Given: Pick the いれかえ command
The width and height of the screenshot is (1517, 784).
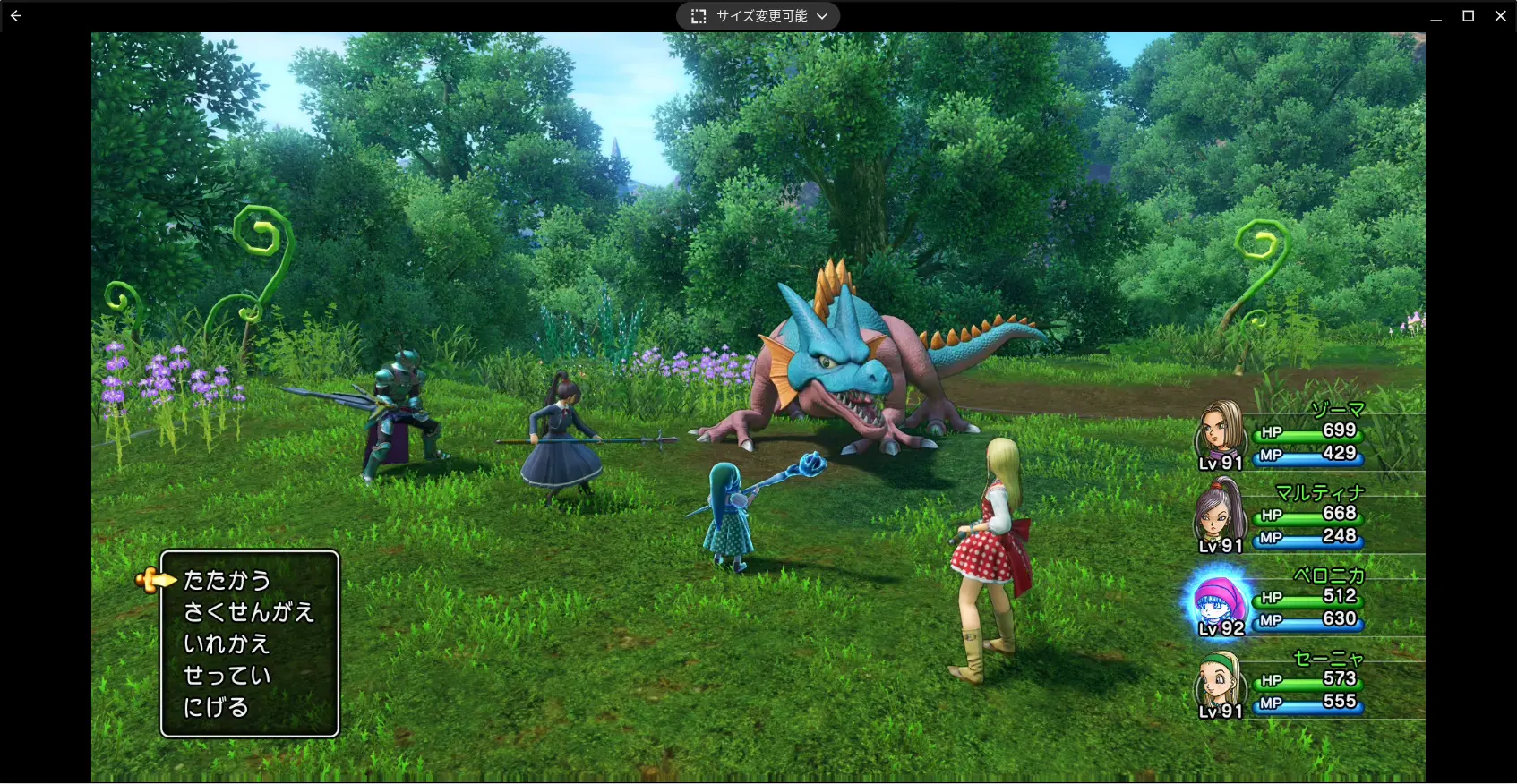Looking at the screenshot, I should 227,644.
